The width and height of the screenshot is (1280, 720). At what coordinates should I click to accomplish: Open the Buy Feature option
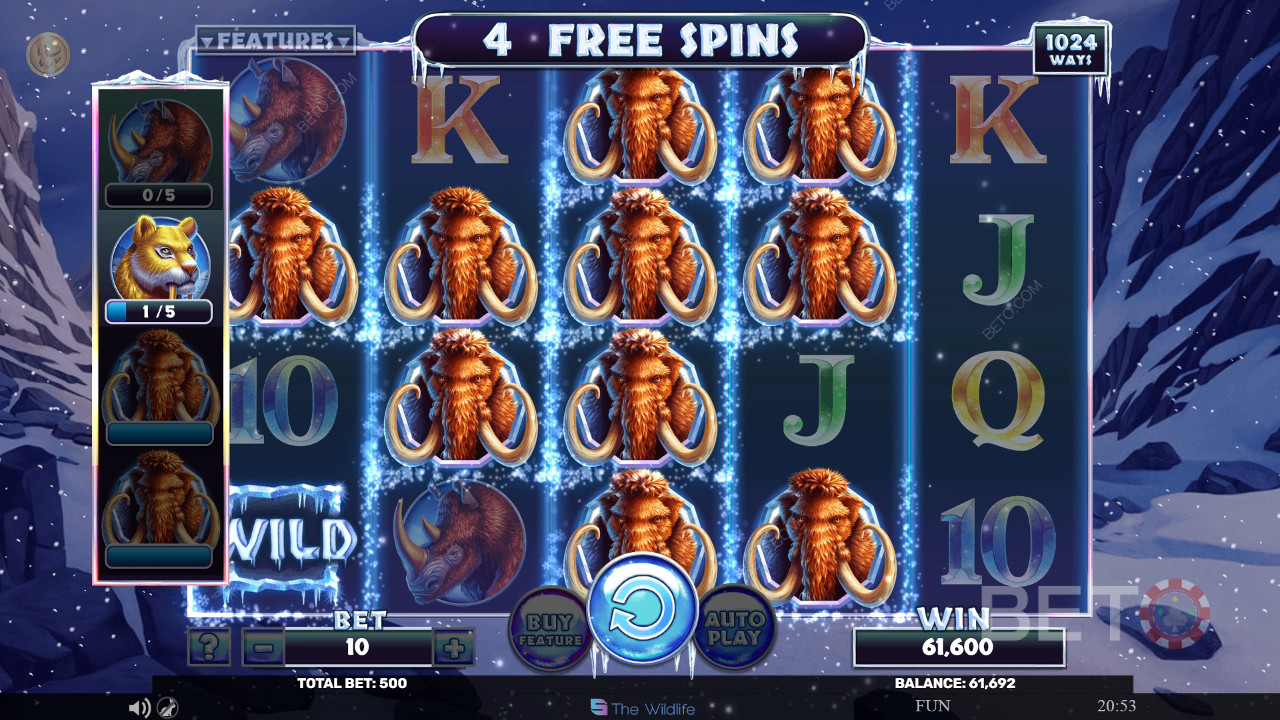[550, 627]
